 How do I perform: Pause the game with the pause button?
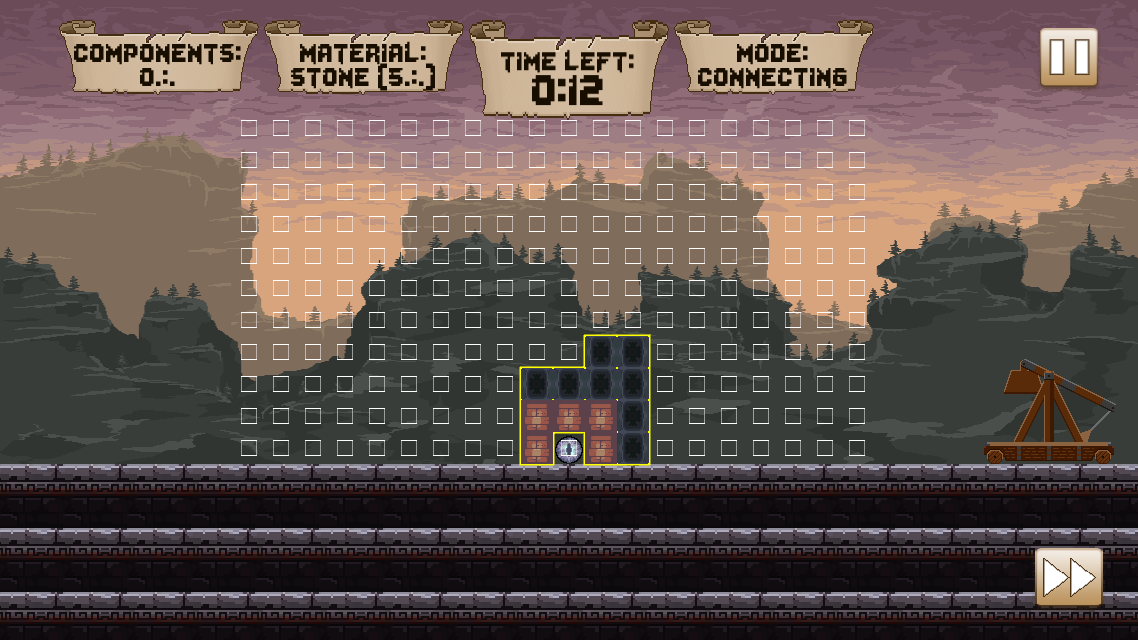[1068, 57]
